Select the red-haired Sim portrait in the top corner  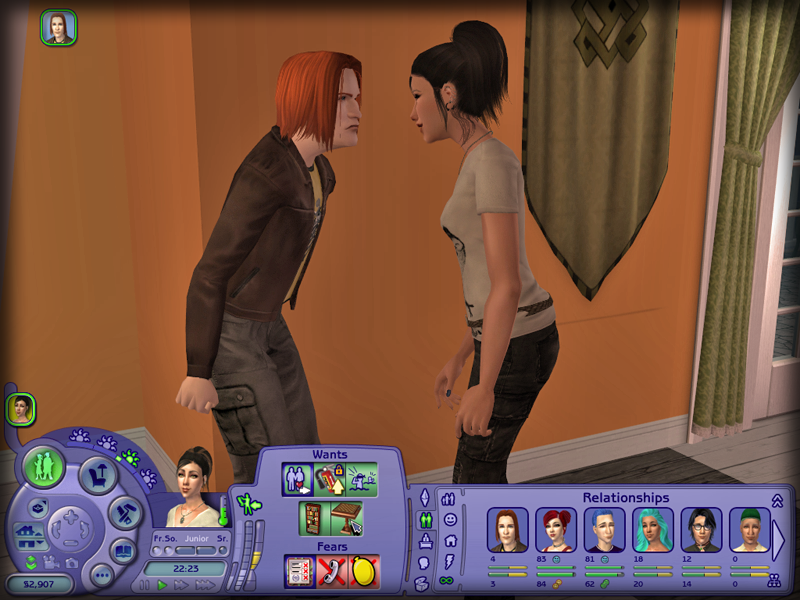[59, 27]
